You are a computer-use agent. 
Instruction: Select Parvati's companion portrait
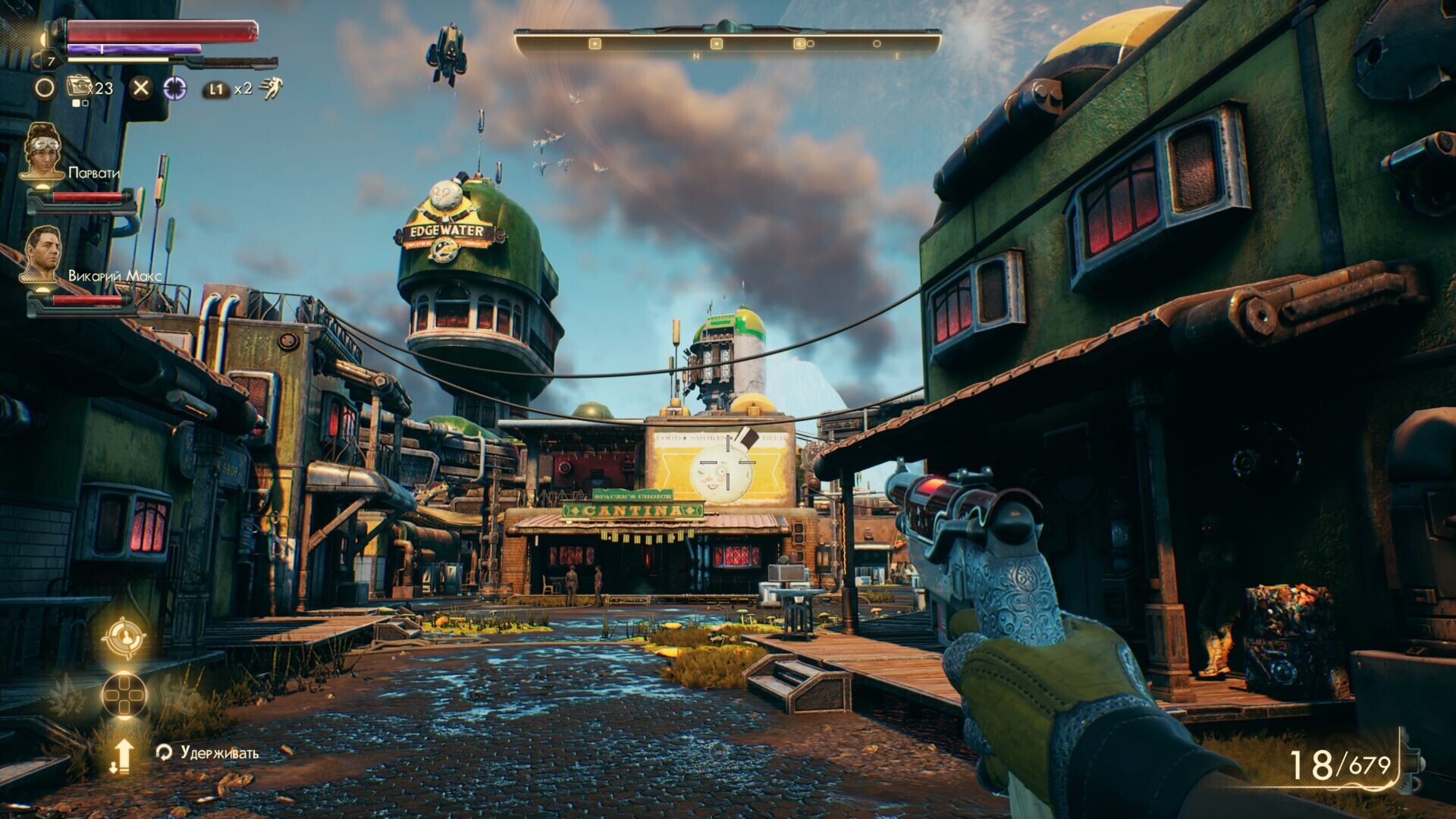click(42, 152)
